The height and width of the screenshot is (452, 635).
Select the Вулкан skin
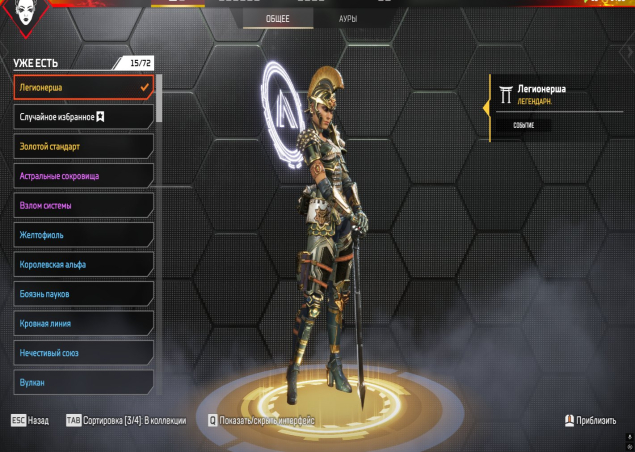tap(83, 382)
